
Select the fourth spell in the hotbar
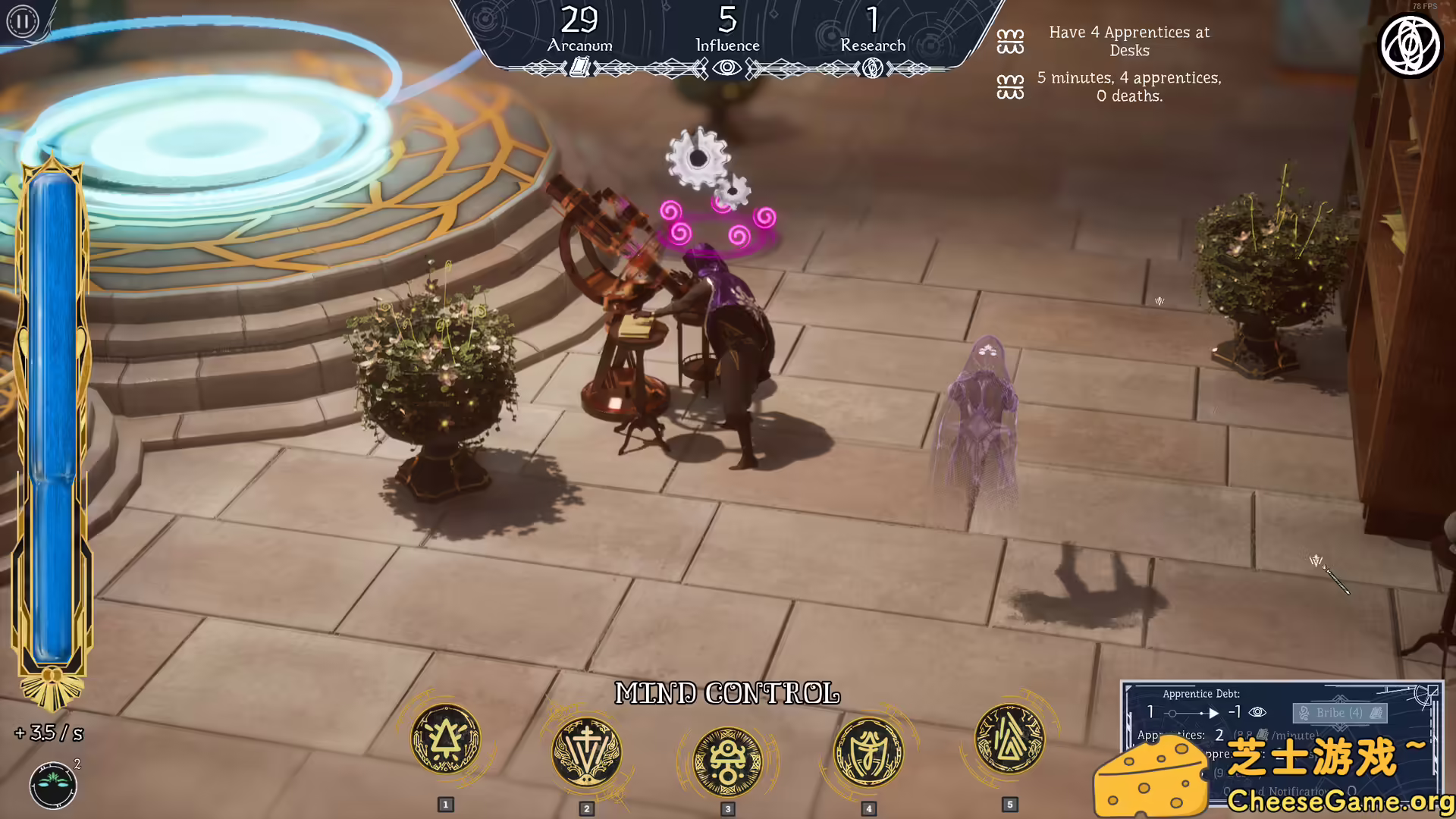tap(868, 752)
